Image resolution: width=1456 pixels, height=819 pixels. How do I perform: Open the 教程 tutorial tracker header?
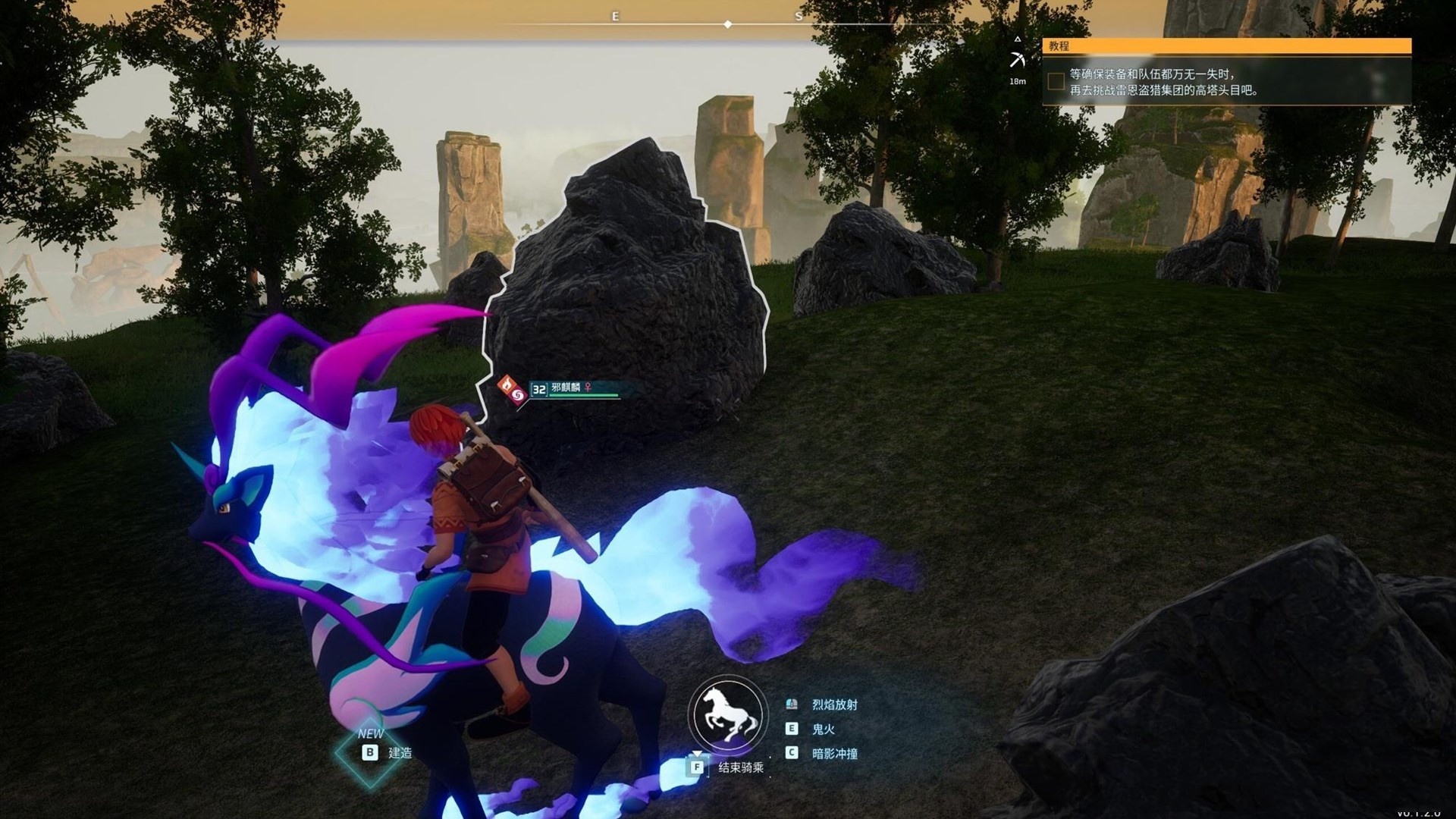(1226, 46)
